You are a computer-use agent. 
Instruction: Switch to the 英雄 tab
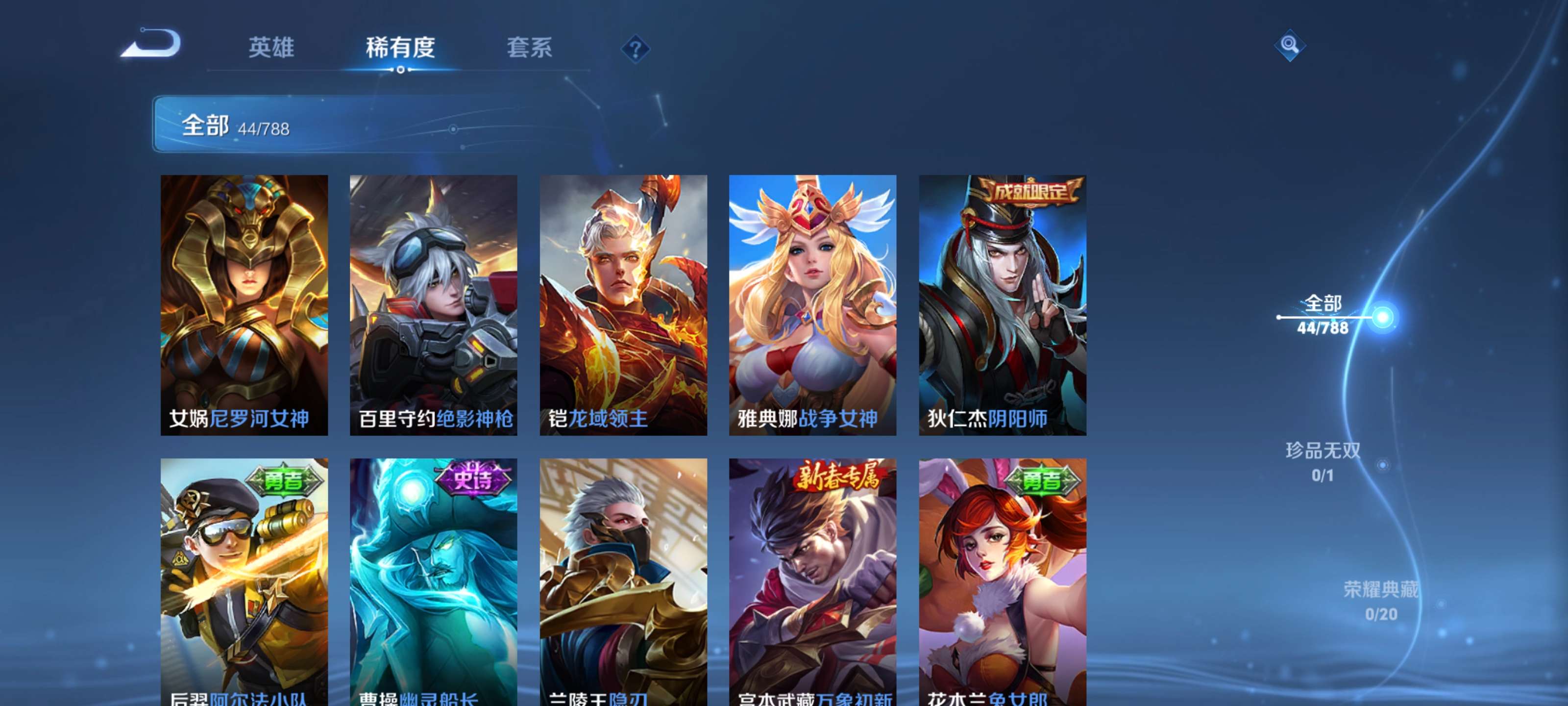(x=271, y=49)
